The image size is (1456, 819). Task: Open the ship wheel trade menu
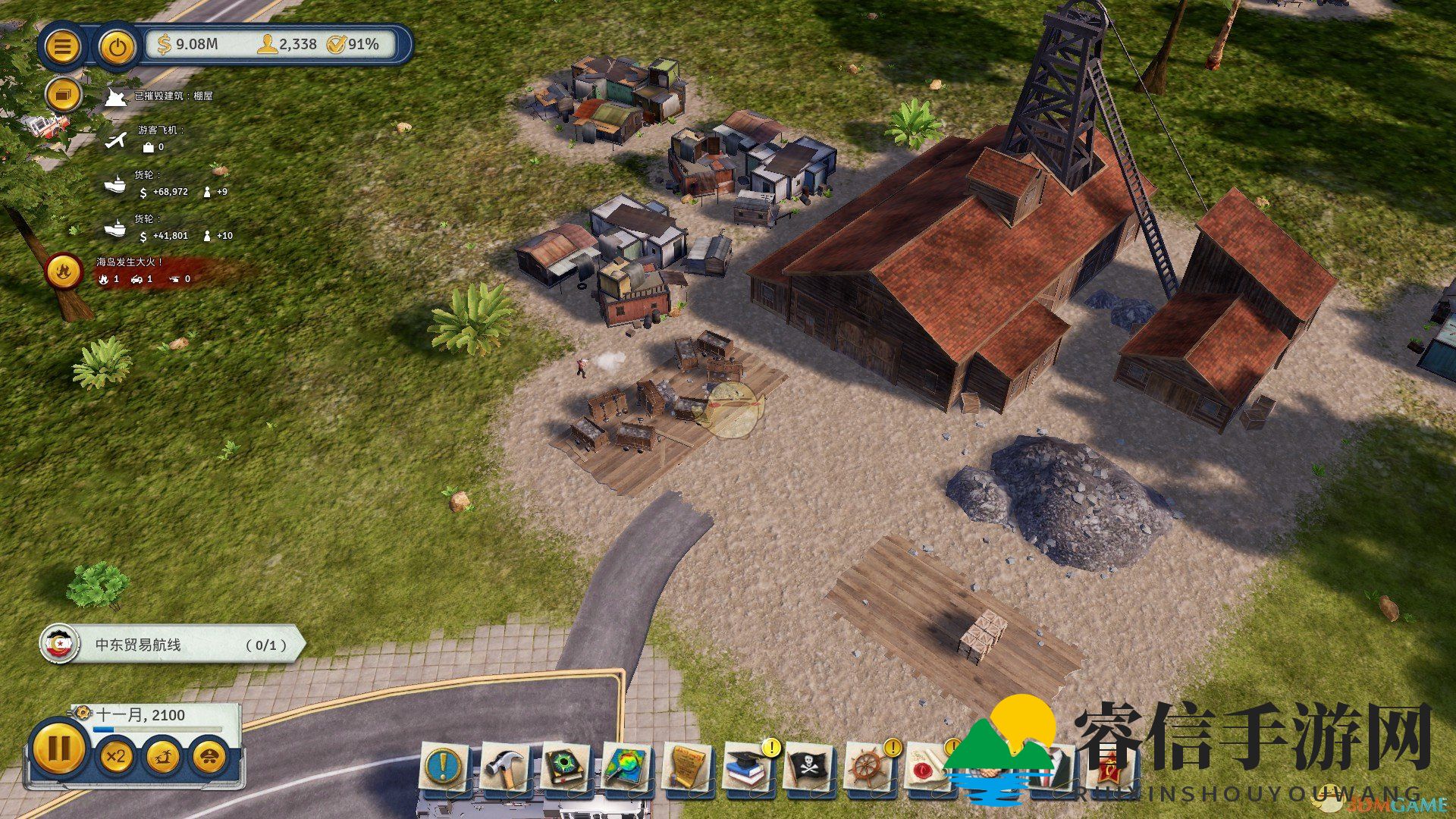click(x=869, y=767)
